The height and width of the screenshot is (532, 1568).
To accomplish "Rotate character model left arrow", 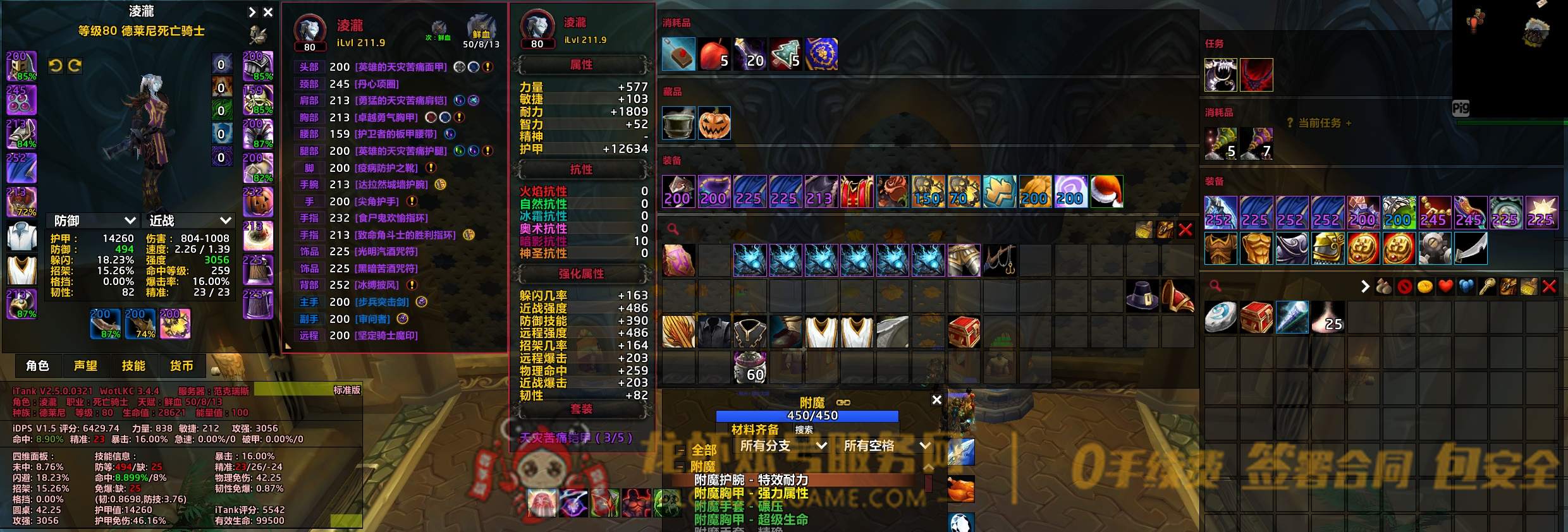I will coord(56,66).
